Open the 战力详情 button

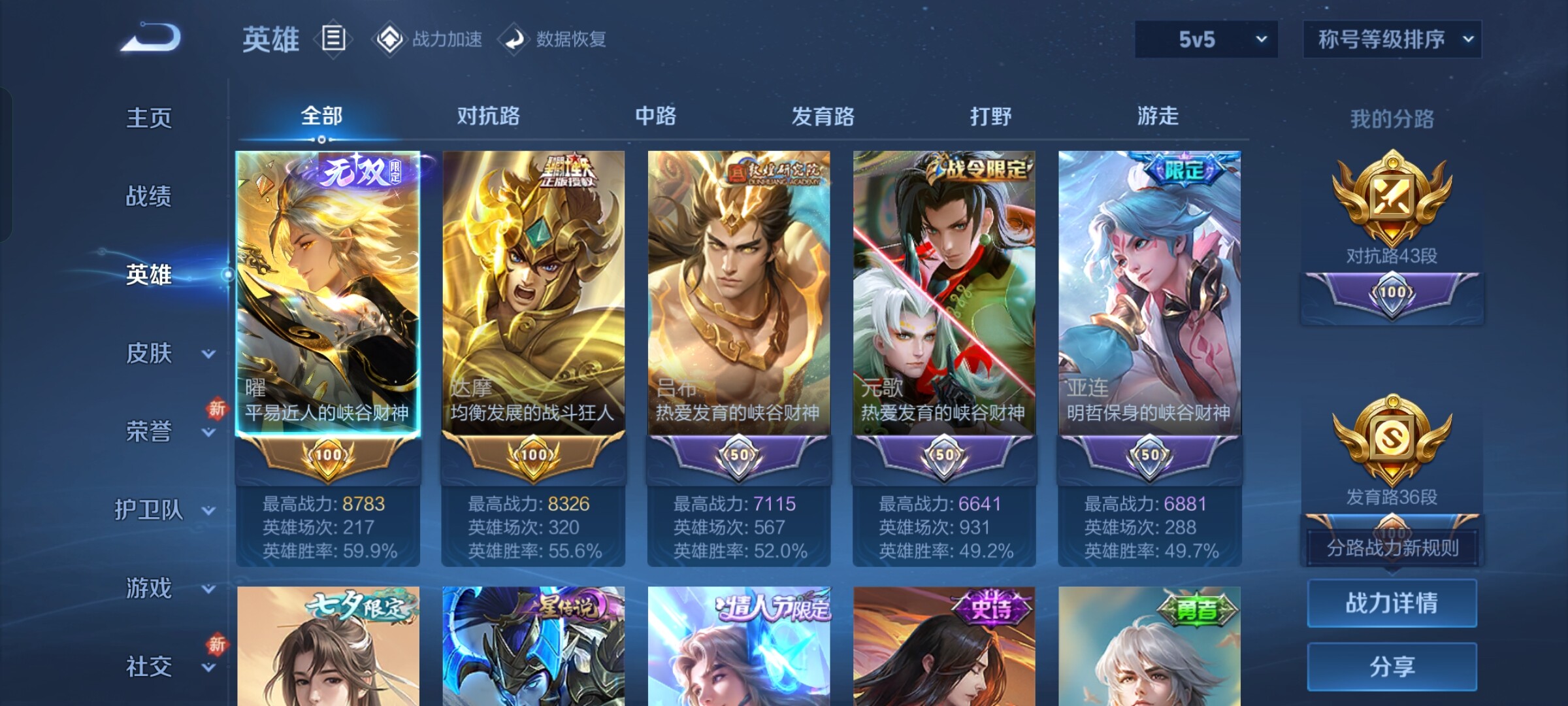(1392, 603)
